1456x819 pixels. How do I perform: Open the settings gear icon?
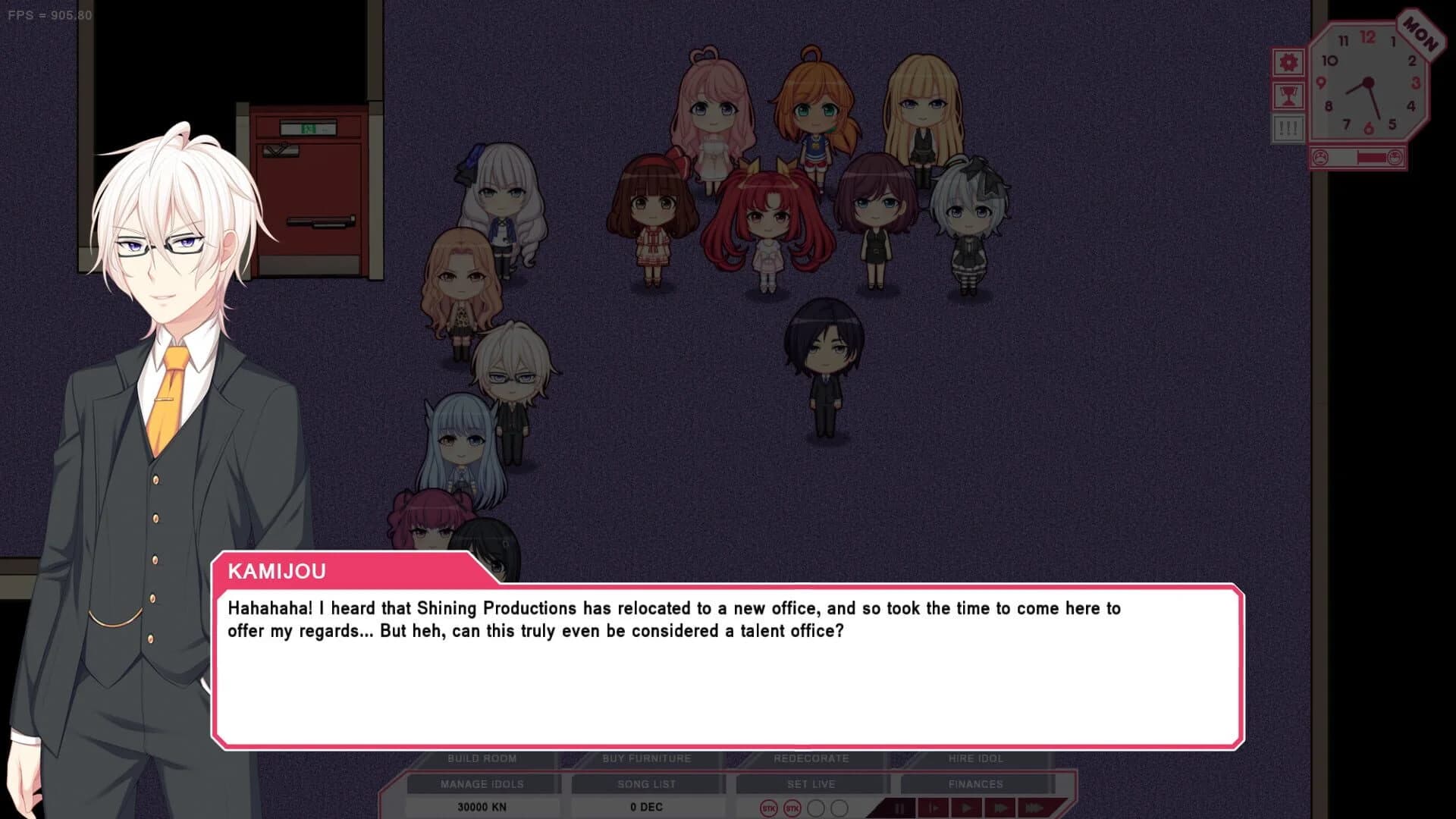tap(1288, 62)
